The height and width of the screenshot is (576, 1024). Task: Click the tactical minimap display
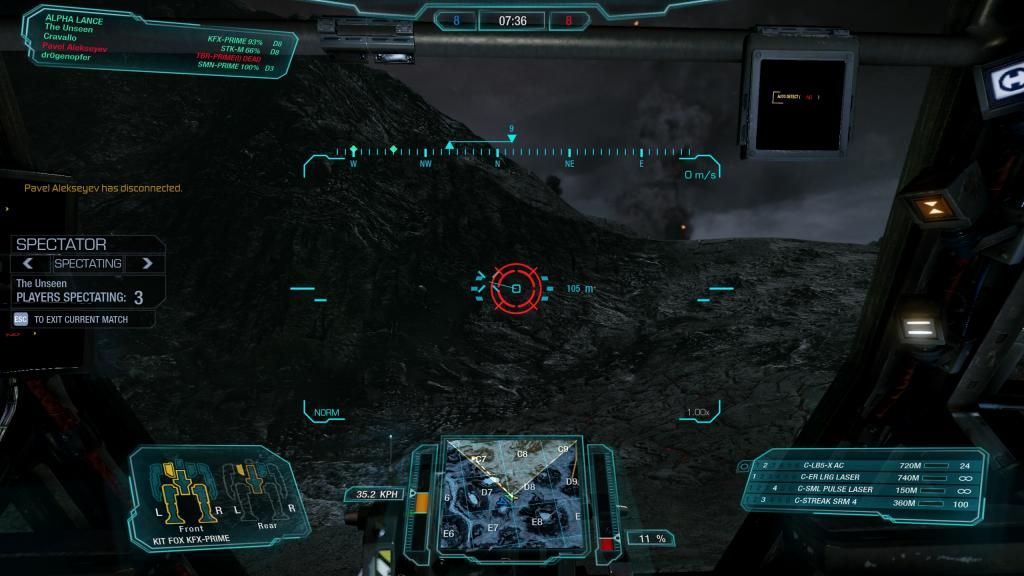point(511,493)
